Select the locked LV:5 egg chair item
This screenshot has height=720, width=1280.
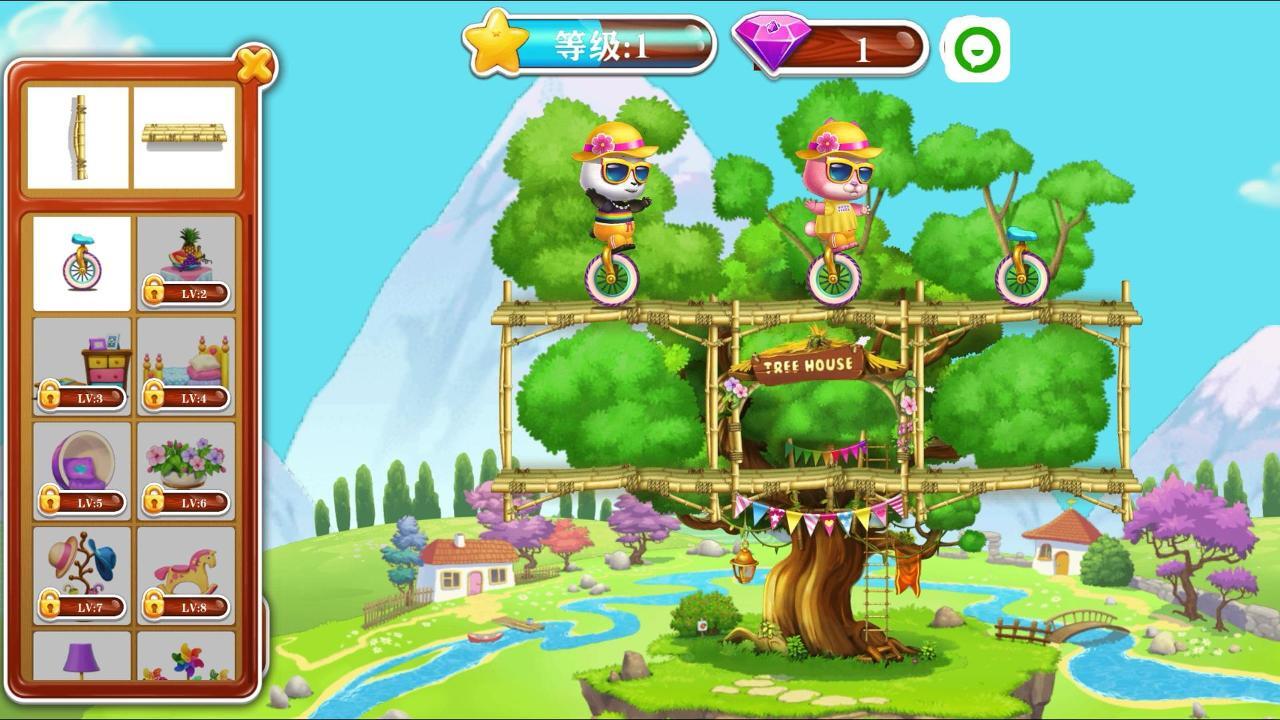(82, 471)
